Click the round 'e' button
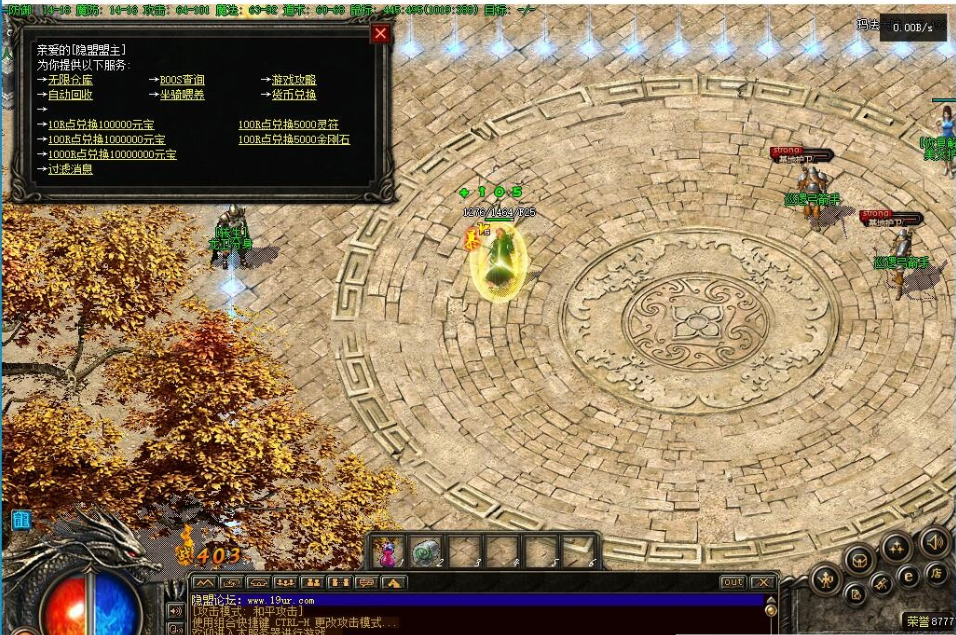Viewport: 956px width, 635px height. click(908, 576)
